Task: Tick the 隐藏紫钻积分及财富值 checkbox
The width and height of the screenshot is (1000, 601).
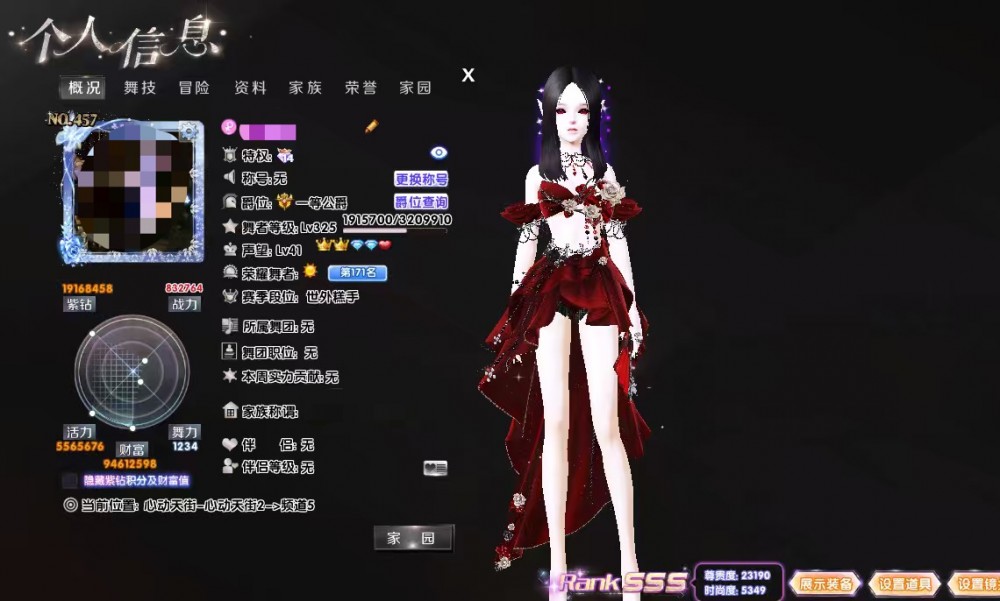Action: click(x=69, y=481)
